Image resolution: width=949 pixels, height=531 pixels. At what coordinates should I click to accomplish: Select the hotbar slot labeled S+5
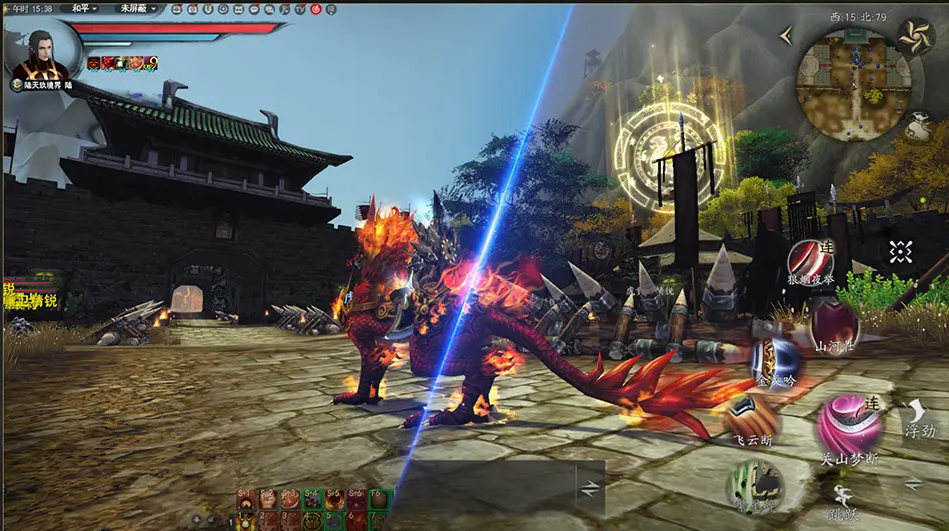[334, 500]
